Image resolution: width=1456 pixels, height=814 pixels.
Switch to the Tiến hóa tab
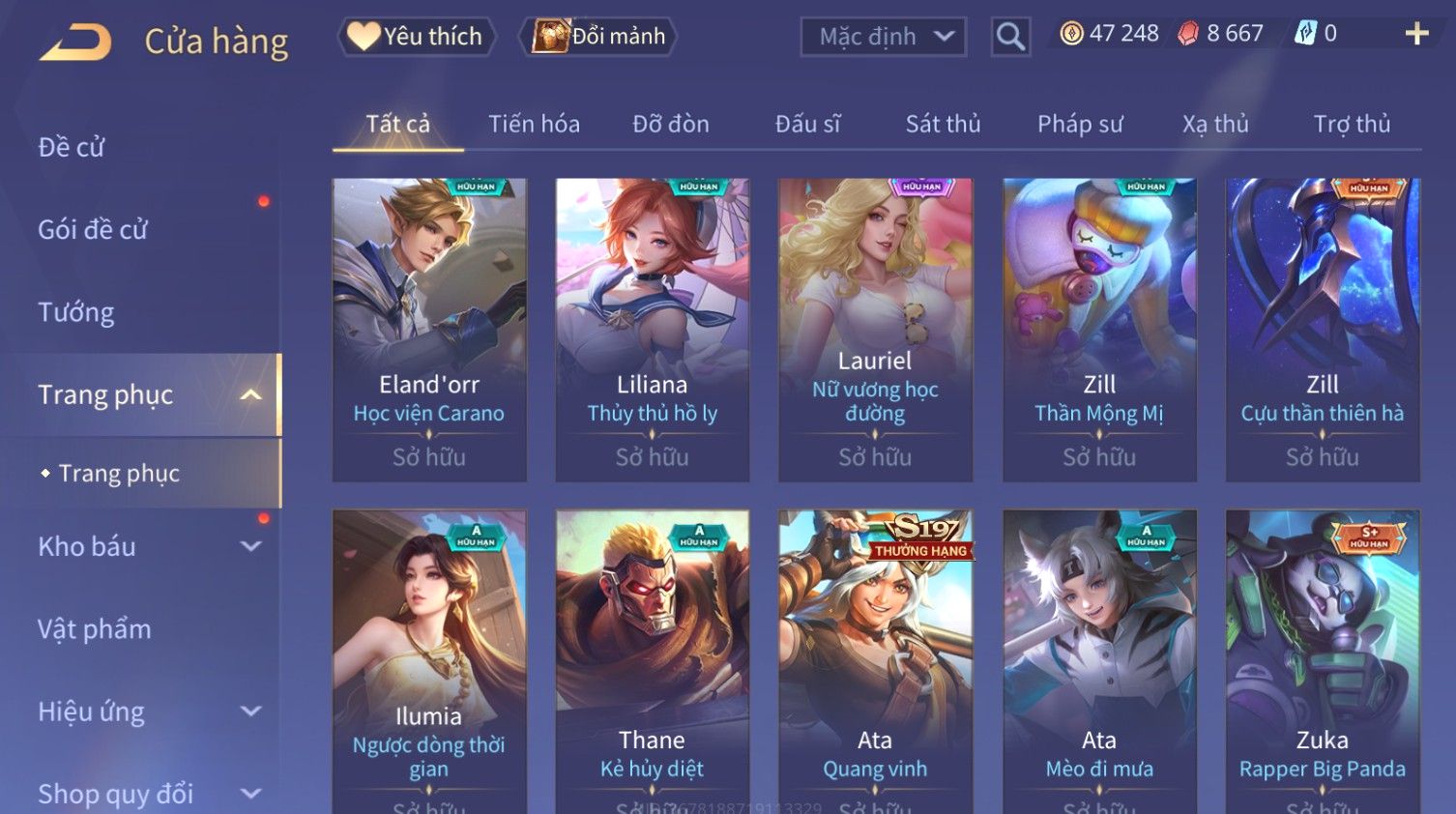(x=534, y=124)
